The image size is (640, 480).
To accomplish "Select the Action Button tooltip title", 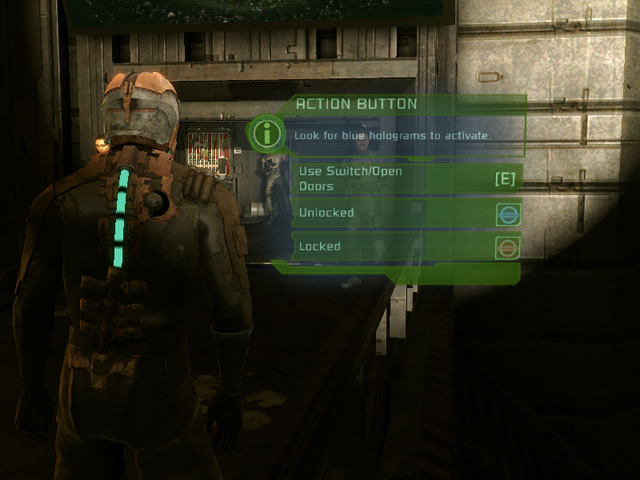I will pyautogui.click(x=356, y=104).
